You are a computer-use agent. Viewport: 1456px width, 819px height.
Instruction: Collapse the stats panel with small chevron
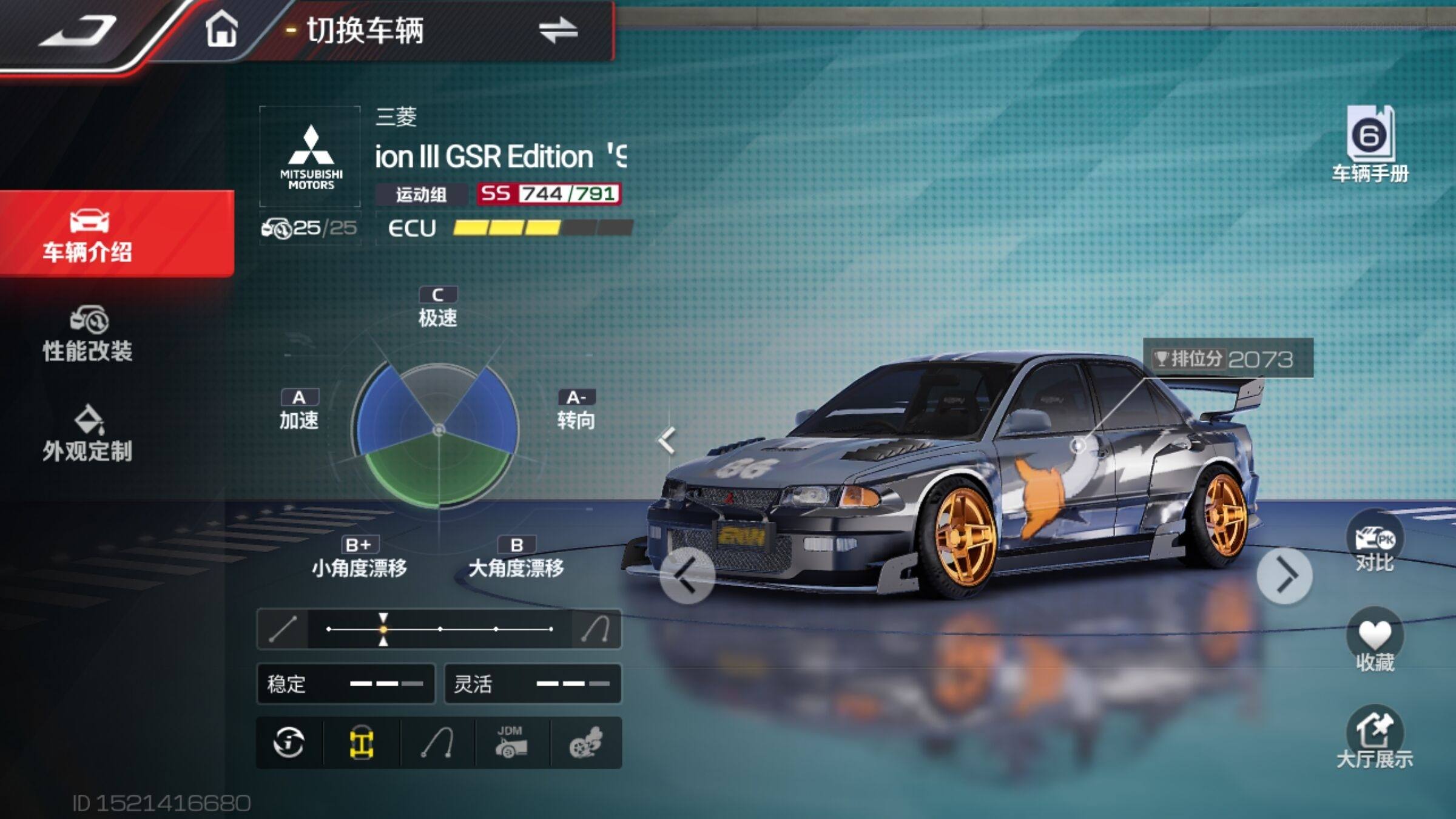(667, 440)
